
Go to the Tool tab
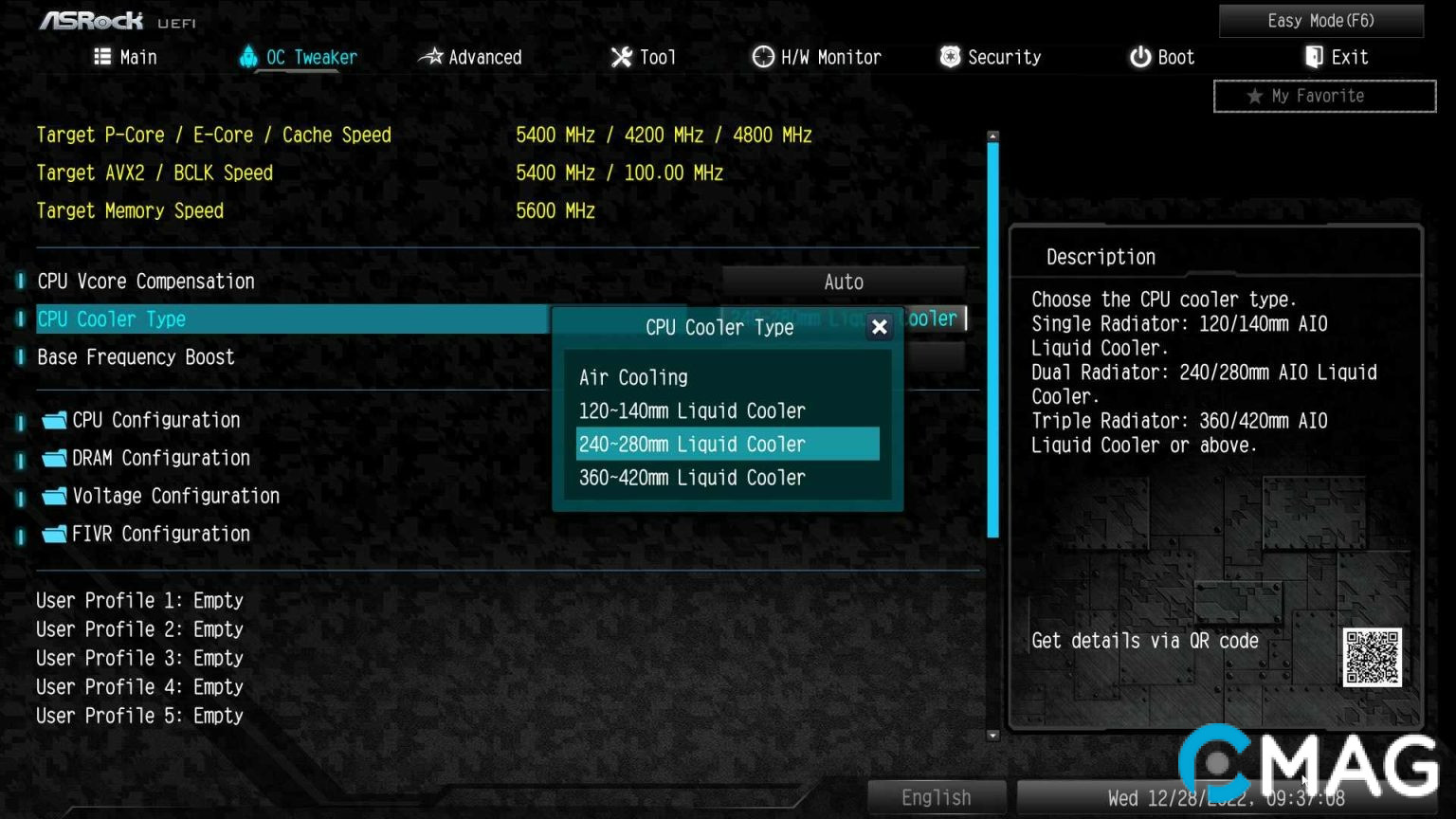tap(644, 58)
